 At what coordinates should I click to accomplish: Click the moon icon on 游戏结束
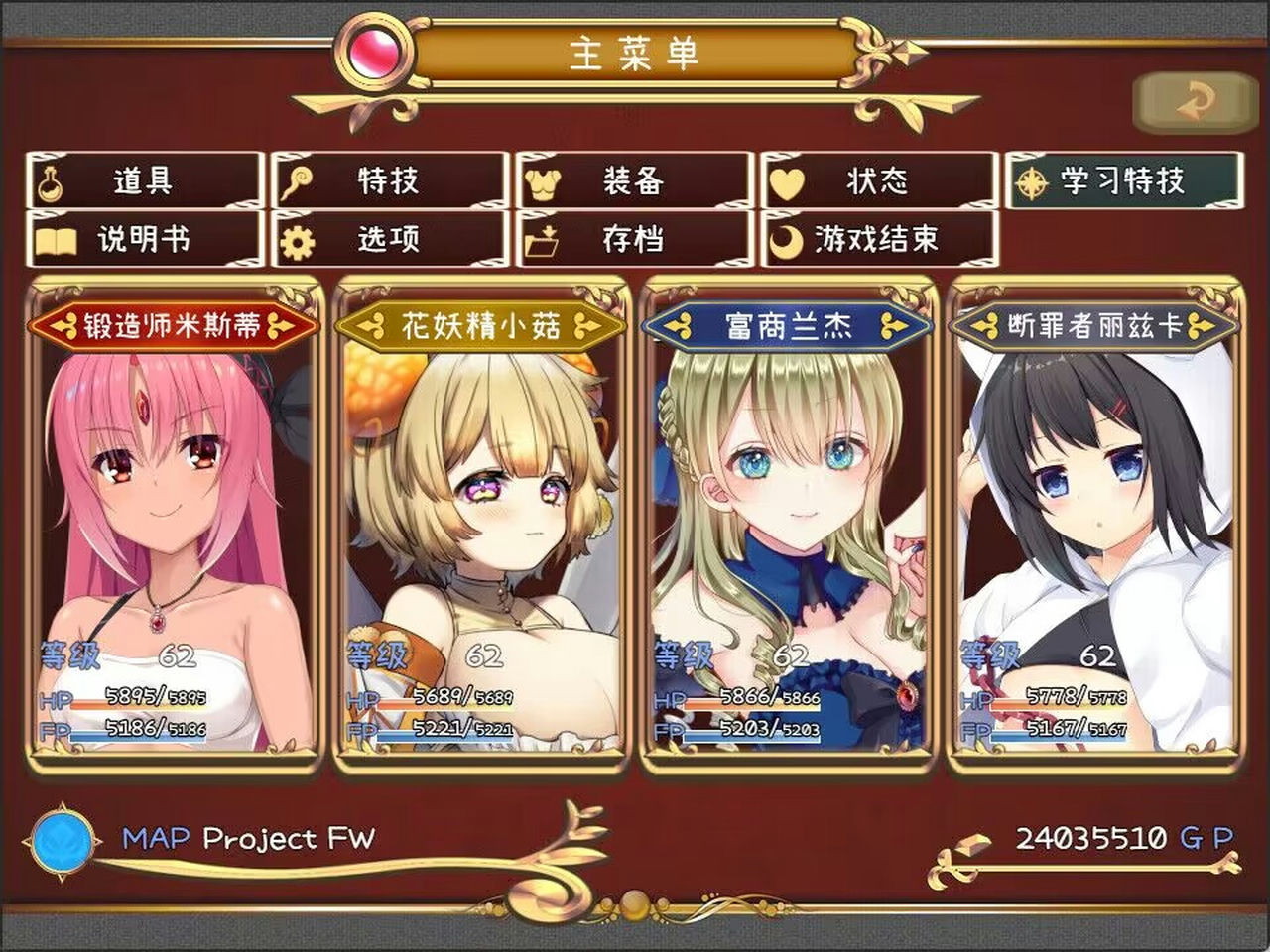click(x=789, y=239)
